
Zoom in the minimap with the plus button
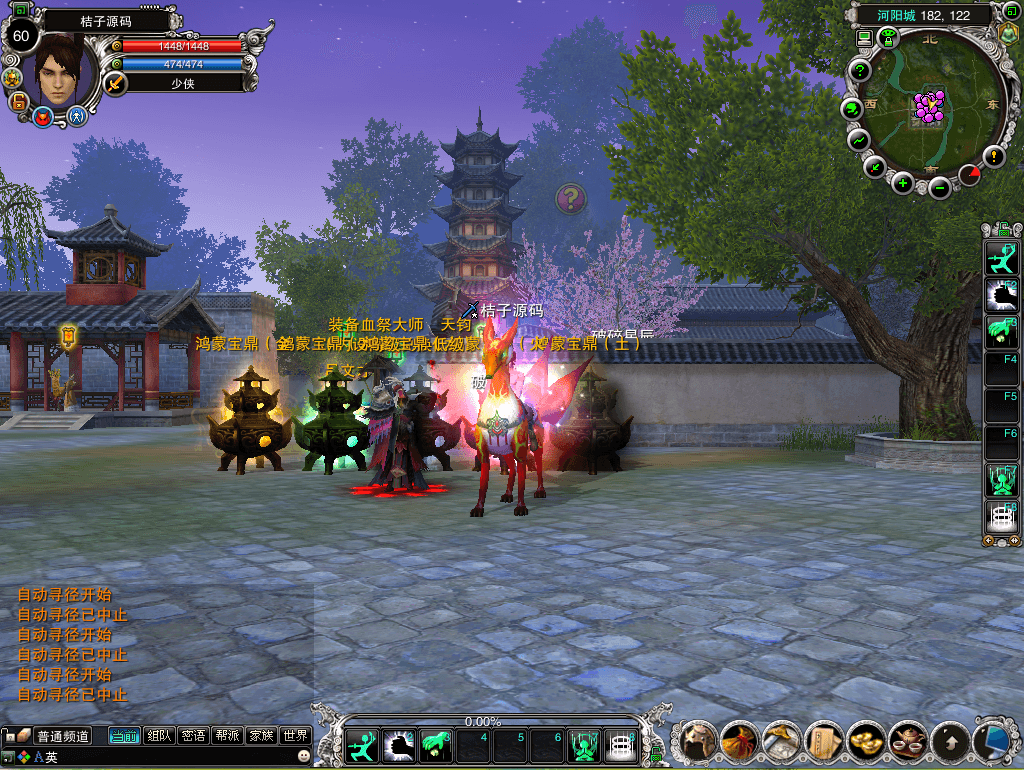[903, 182]
